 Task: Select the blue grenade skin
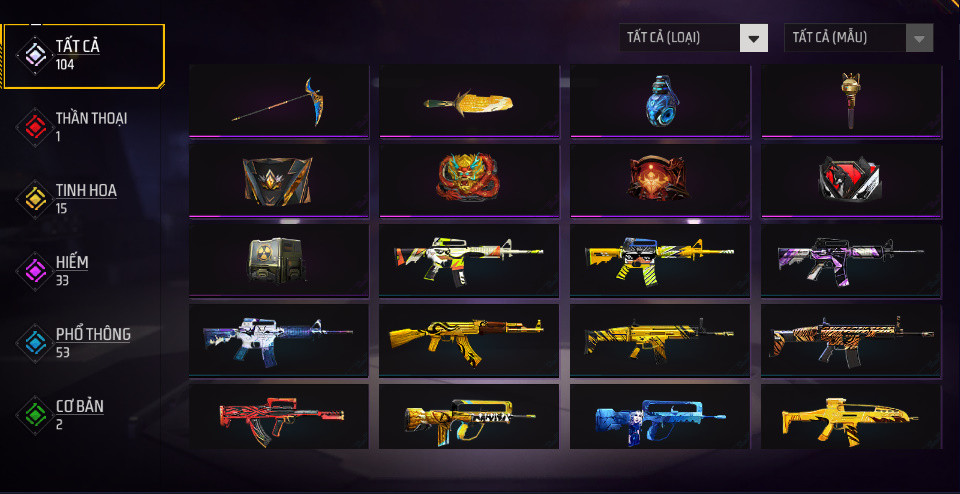[x=660, y=100]
